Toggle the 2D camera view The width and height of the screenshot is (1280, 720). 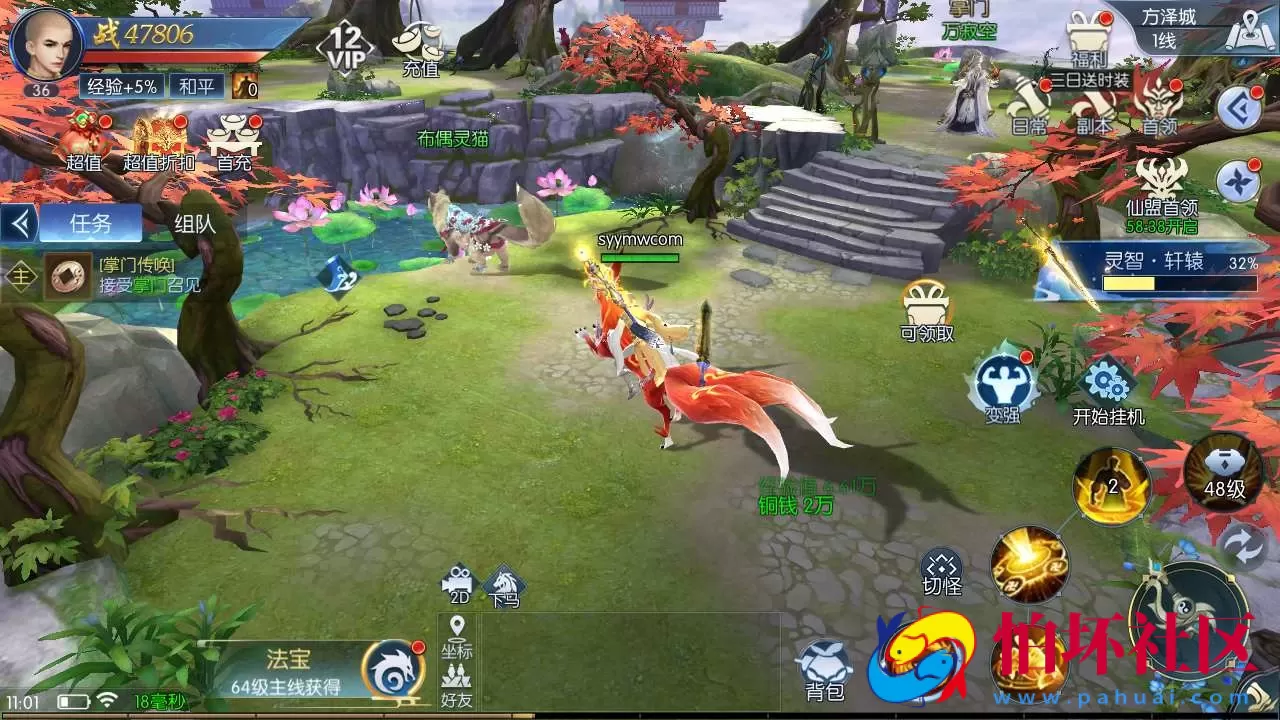coord(459,582)
